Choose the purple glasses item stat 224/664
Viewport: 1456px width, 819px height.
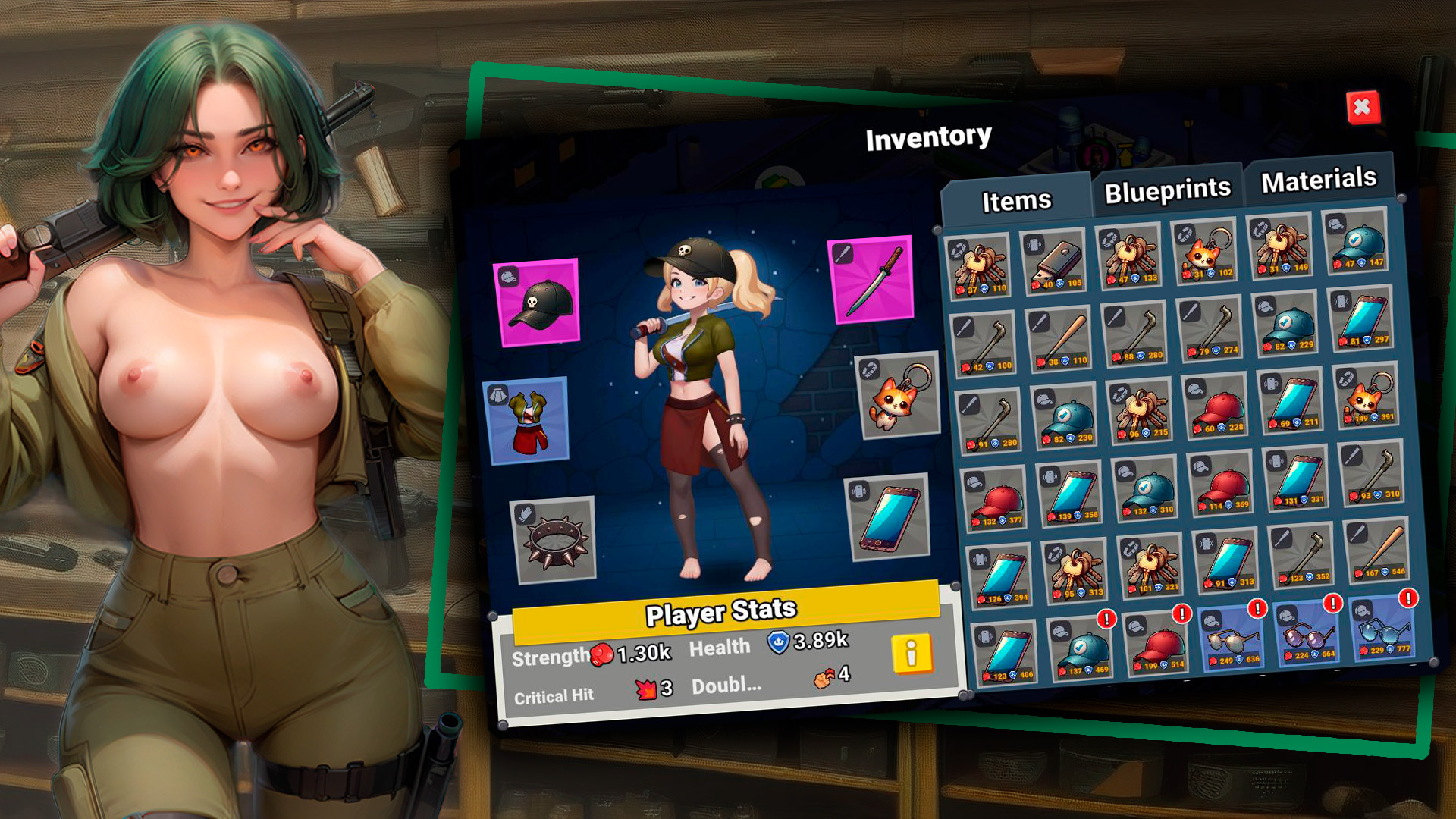tap(1308, 633)
